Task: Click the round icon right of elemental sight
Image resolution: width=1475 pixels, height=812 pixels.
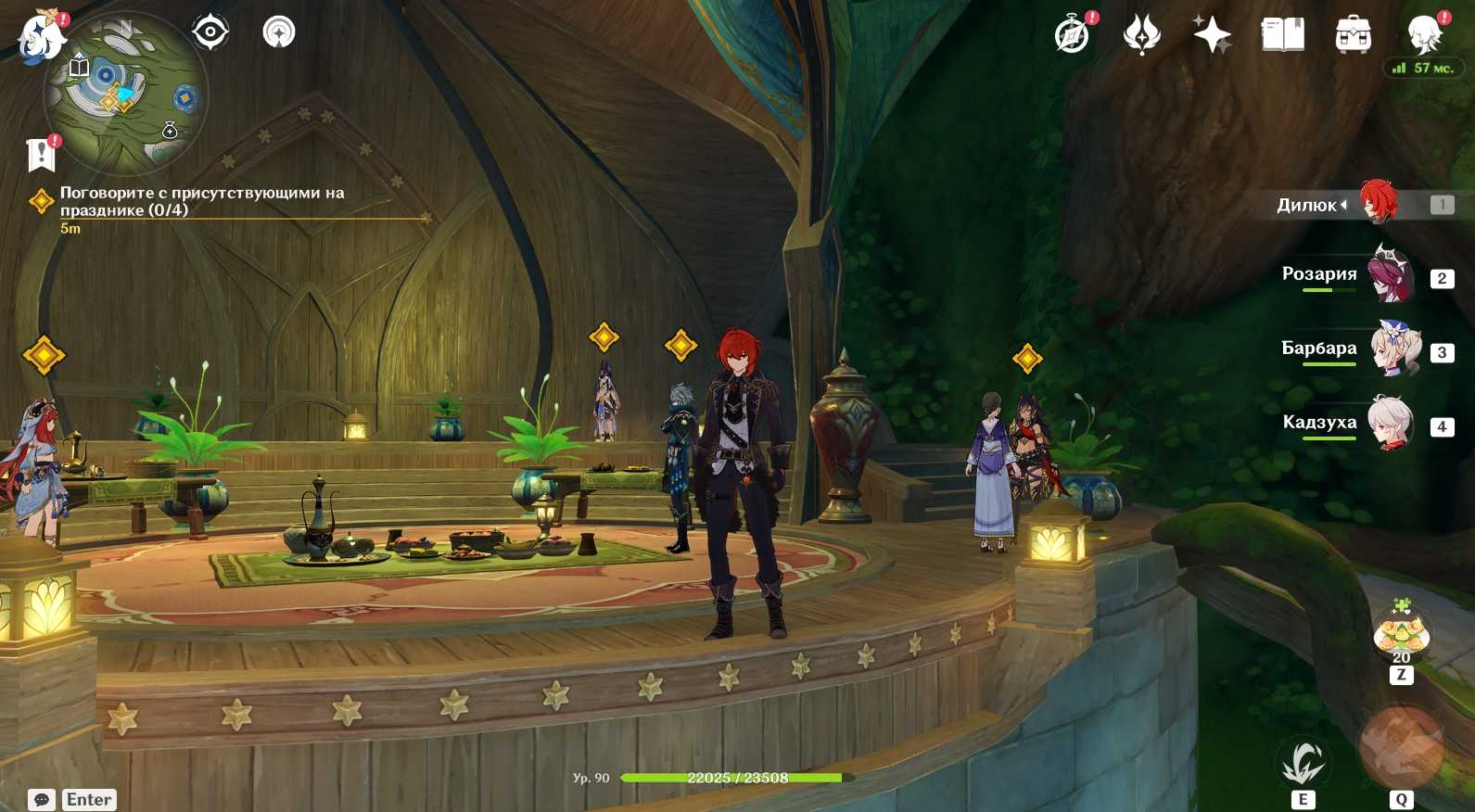Action: [x=279, y=32]
